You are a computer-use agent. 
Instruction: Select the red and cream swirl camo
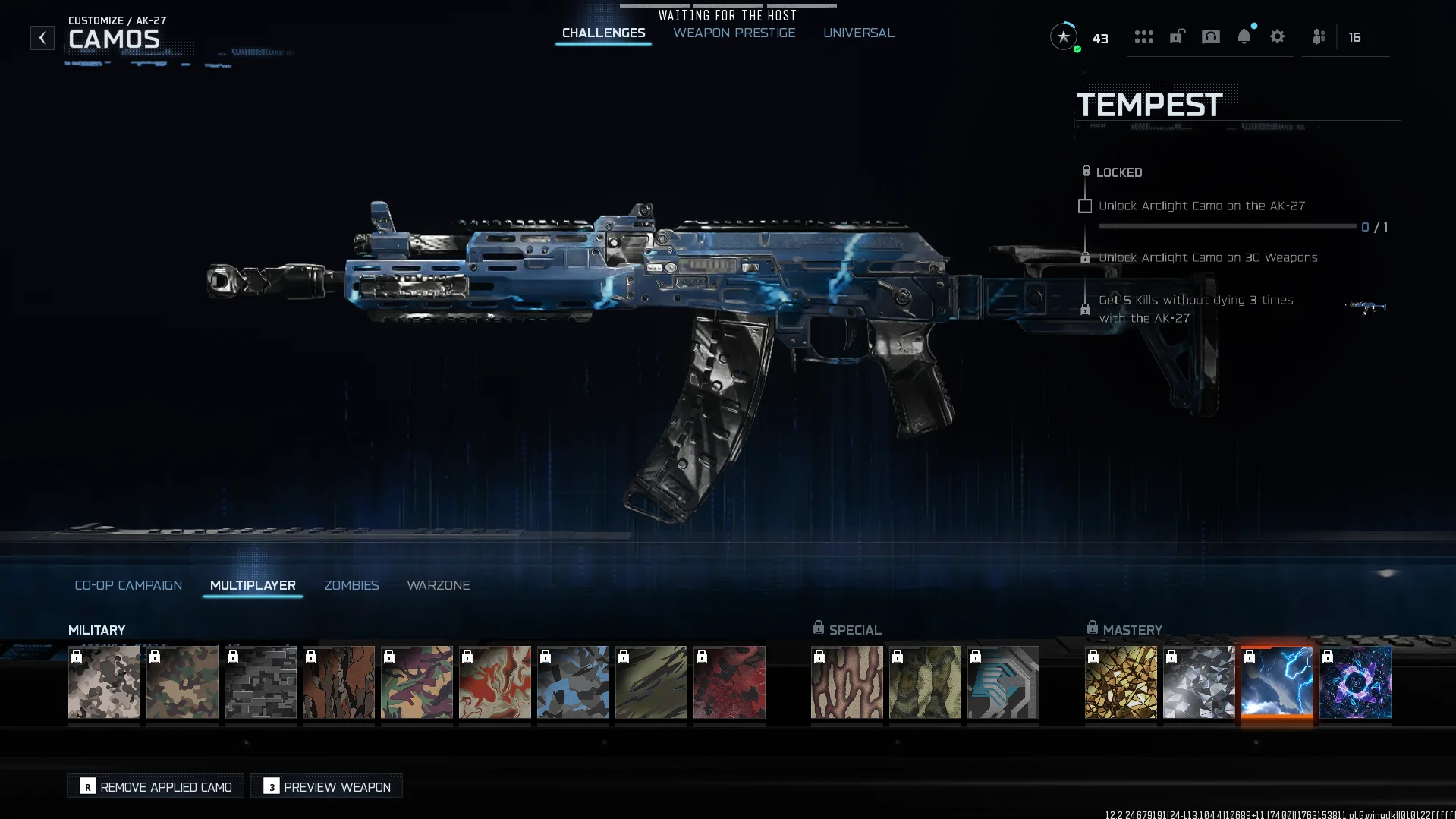click(x=495, y=682)
